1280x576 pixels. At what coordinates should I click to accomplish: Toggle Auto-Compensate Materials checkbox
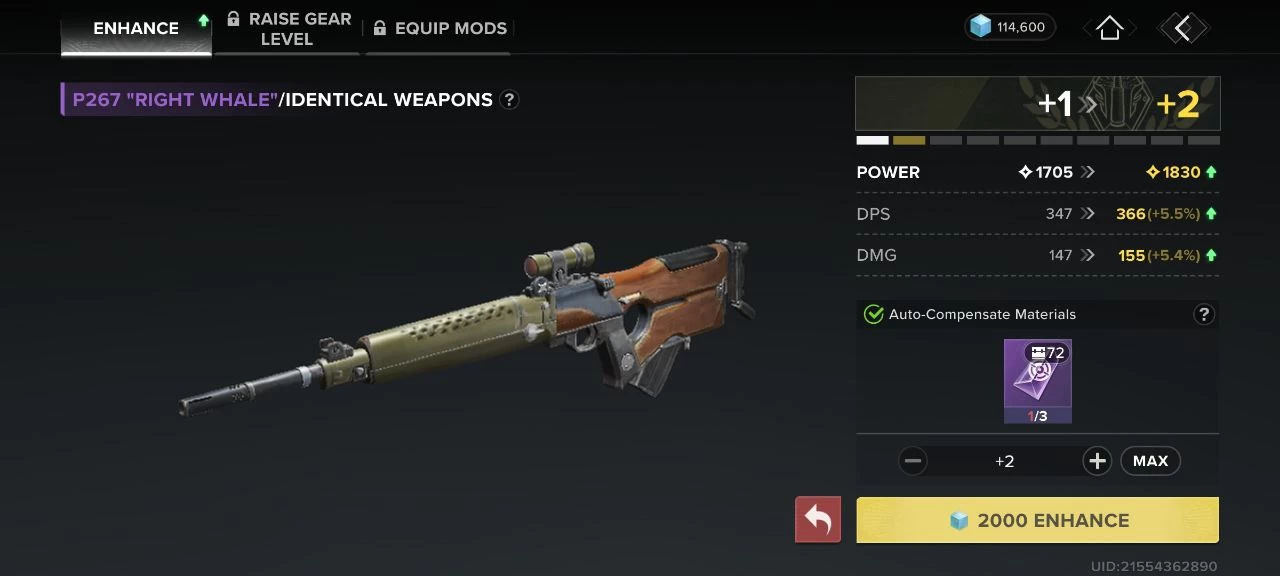click(873, 315)
